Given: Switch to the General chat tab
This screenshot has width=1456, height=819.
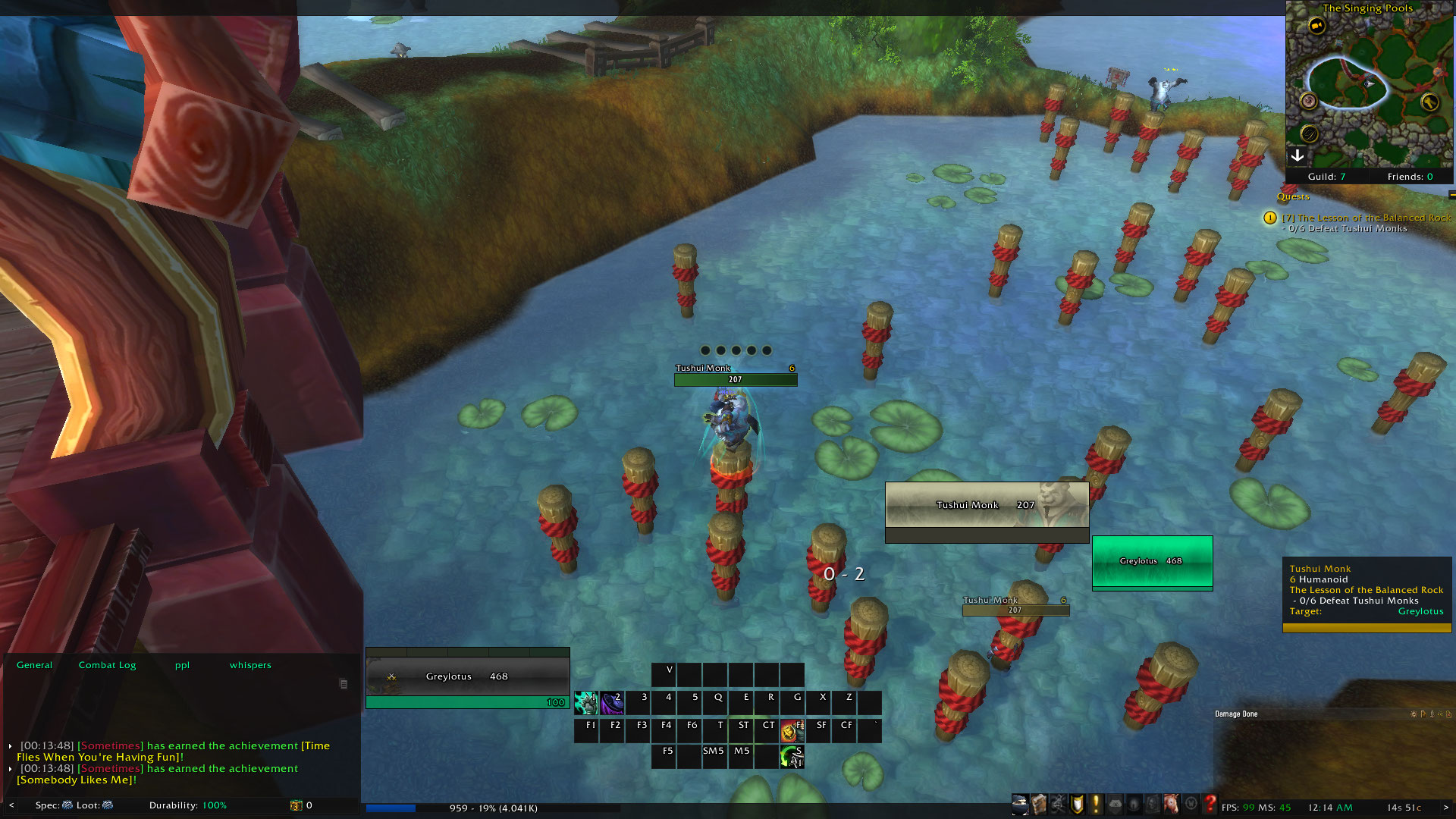Looking at the screenshot, I should pyautogui.click(x=35, y=665).
